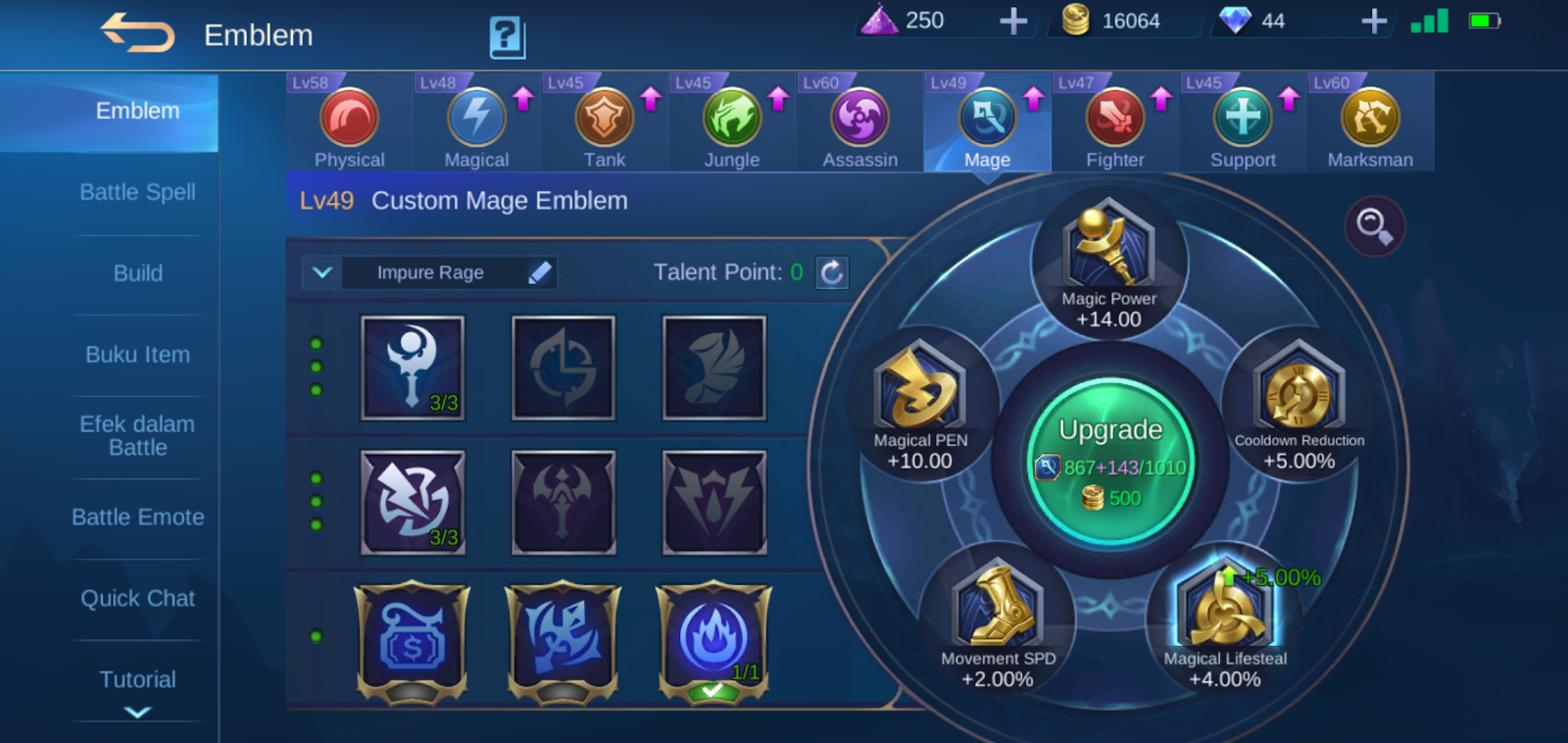
Task: Open the Tank emblem
Action: pos(604,120)
